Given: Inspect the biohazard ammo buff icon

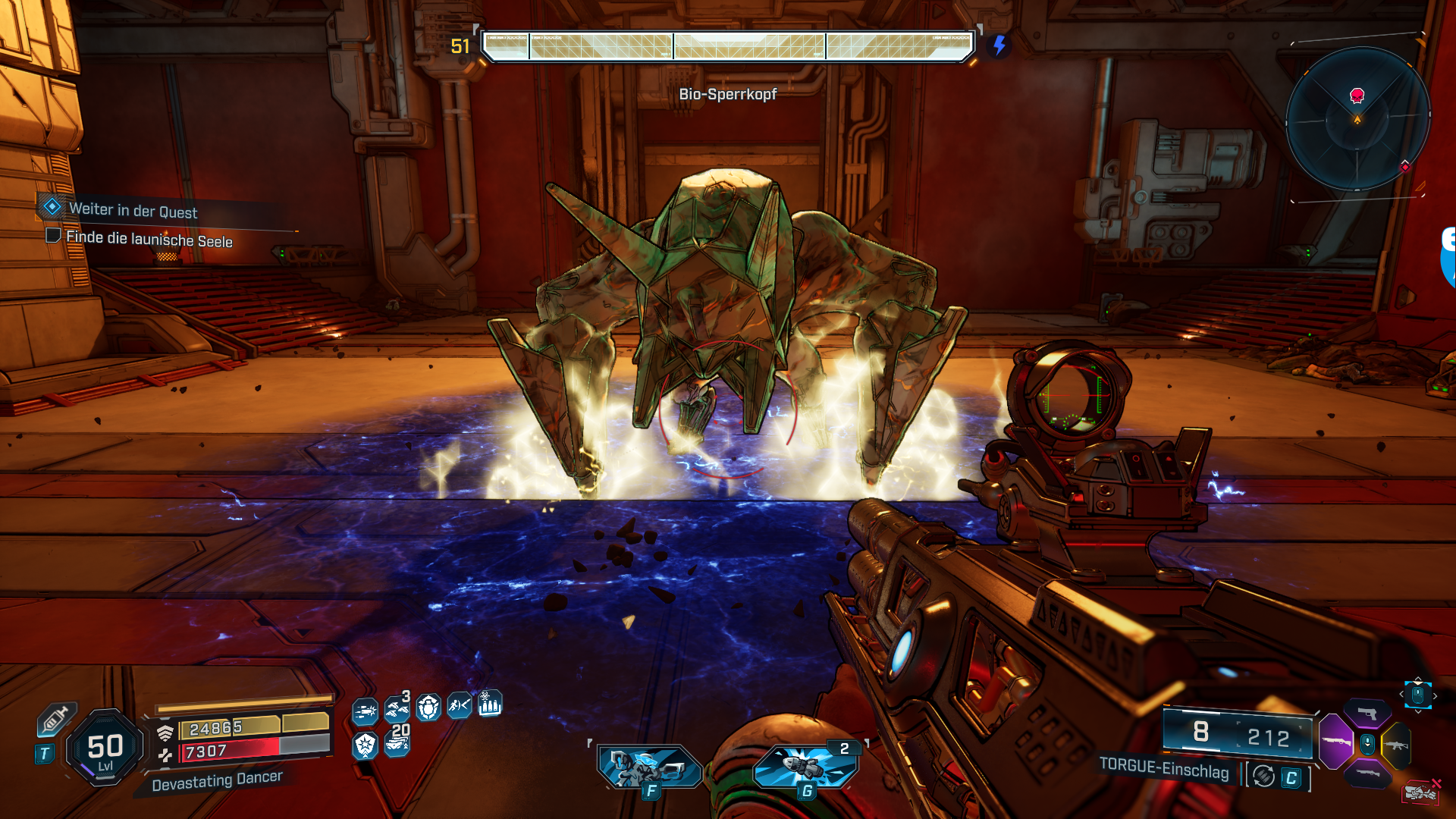Looking at the screenshot, I should coord(490,704).
